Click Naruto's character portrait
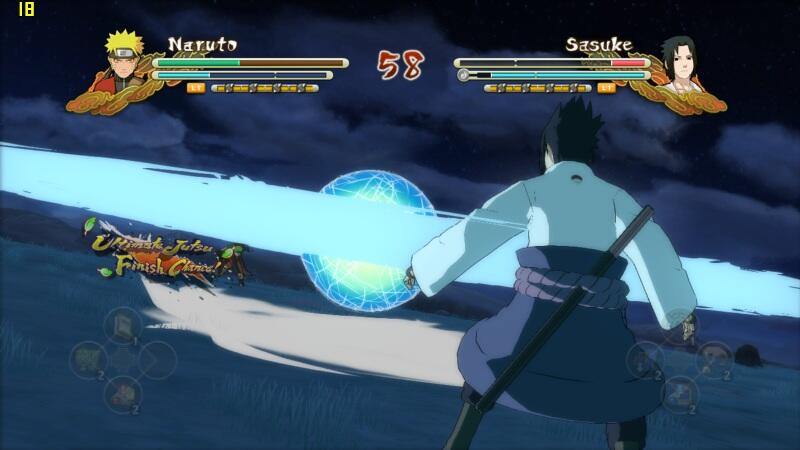The height and width of the screenshot is (450, 800). [125, 58]
